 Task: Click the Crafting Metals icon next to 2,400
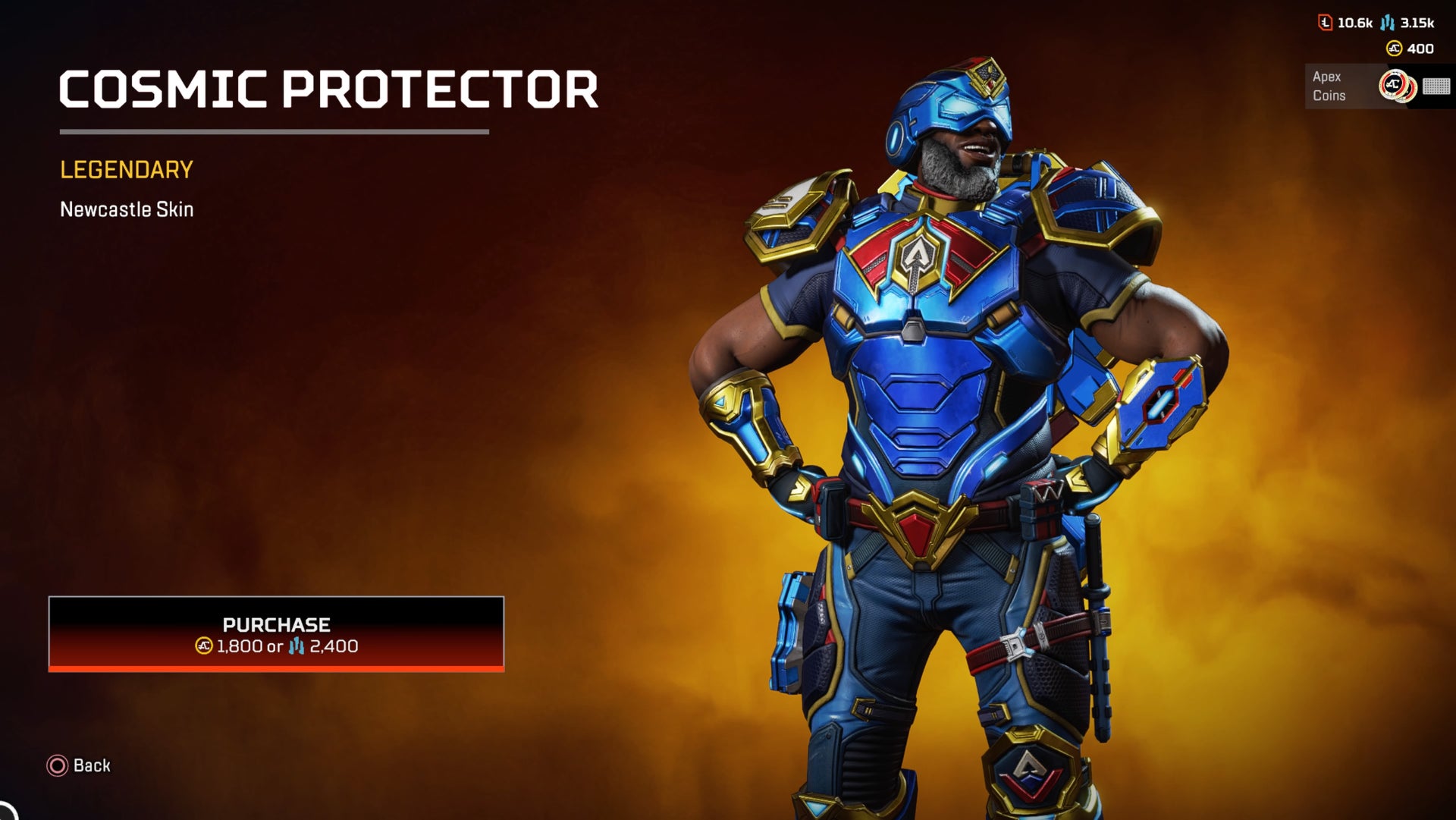(297, 646)
